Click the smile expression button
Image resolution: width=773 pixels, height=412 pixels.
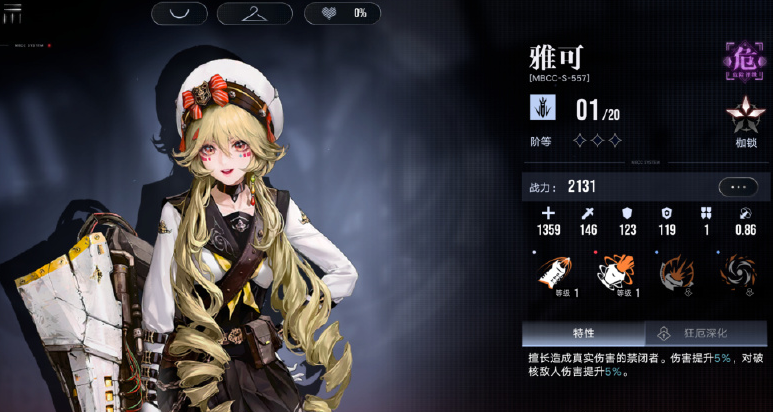point(180,13)
